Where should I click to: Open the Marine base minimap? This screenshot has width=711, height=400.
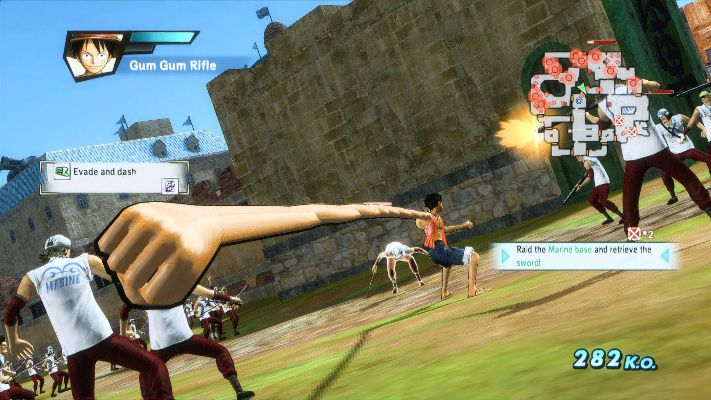point(585,100)
